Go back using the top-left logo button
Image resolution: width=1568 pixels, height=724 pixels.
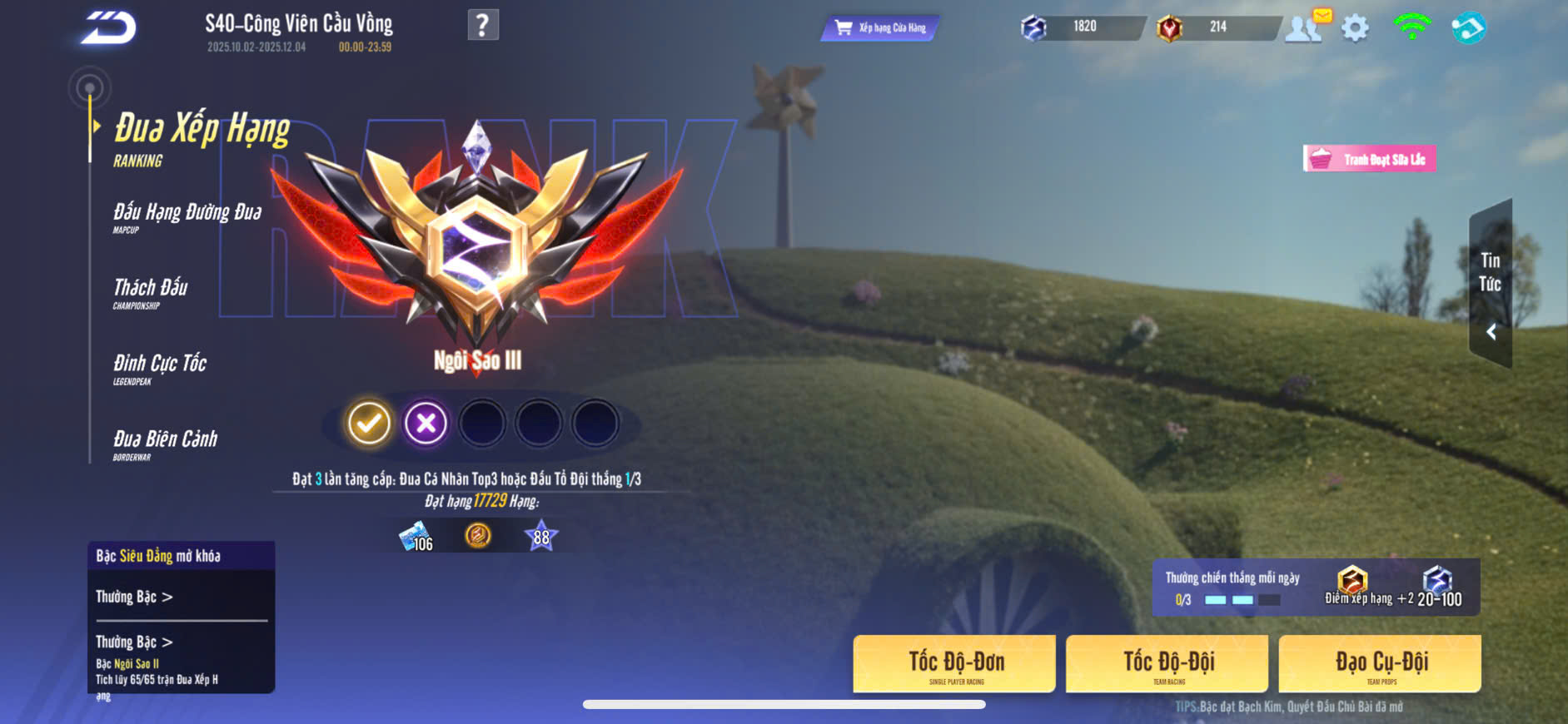click(x=108, y=28)
